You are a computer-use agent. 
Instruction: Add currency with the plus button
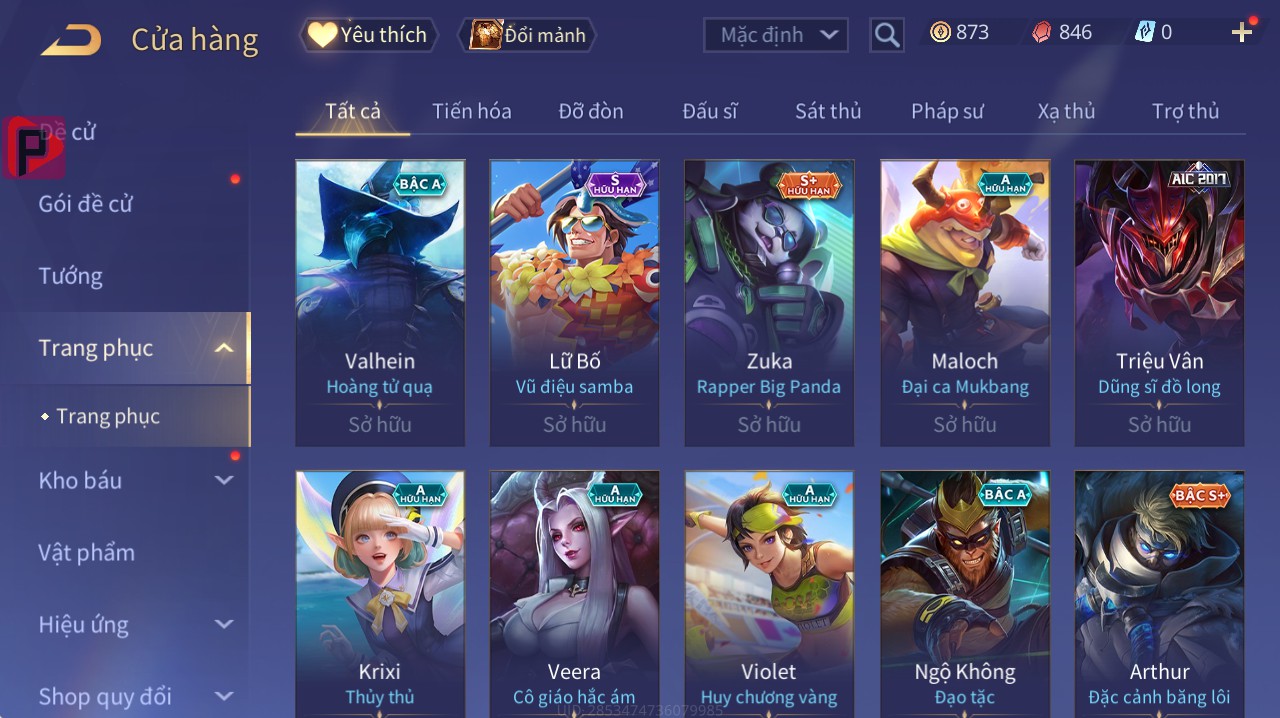(1241, 33)
